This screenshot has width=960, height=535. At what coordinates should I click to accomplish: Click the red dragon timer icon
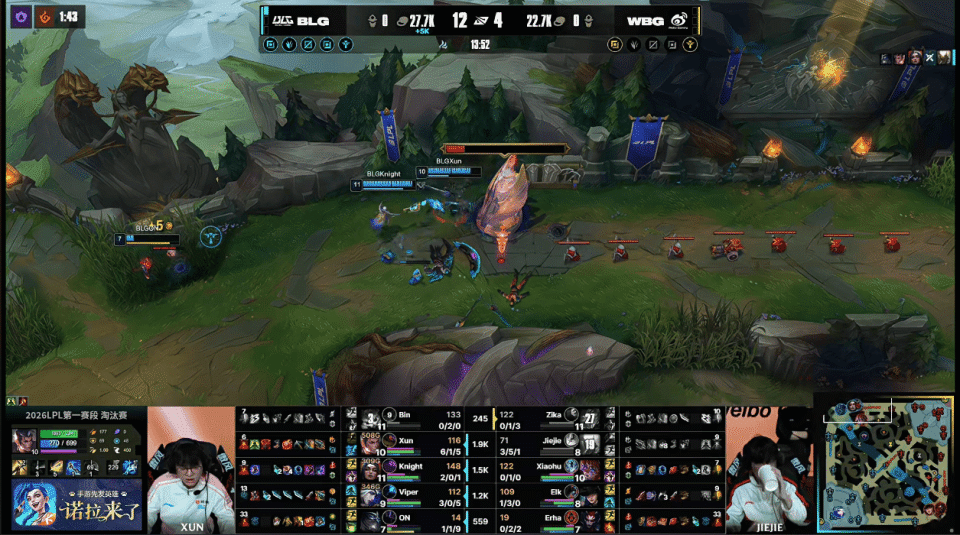[x=43, y=16]
